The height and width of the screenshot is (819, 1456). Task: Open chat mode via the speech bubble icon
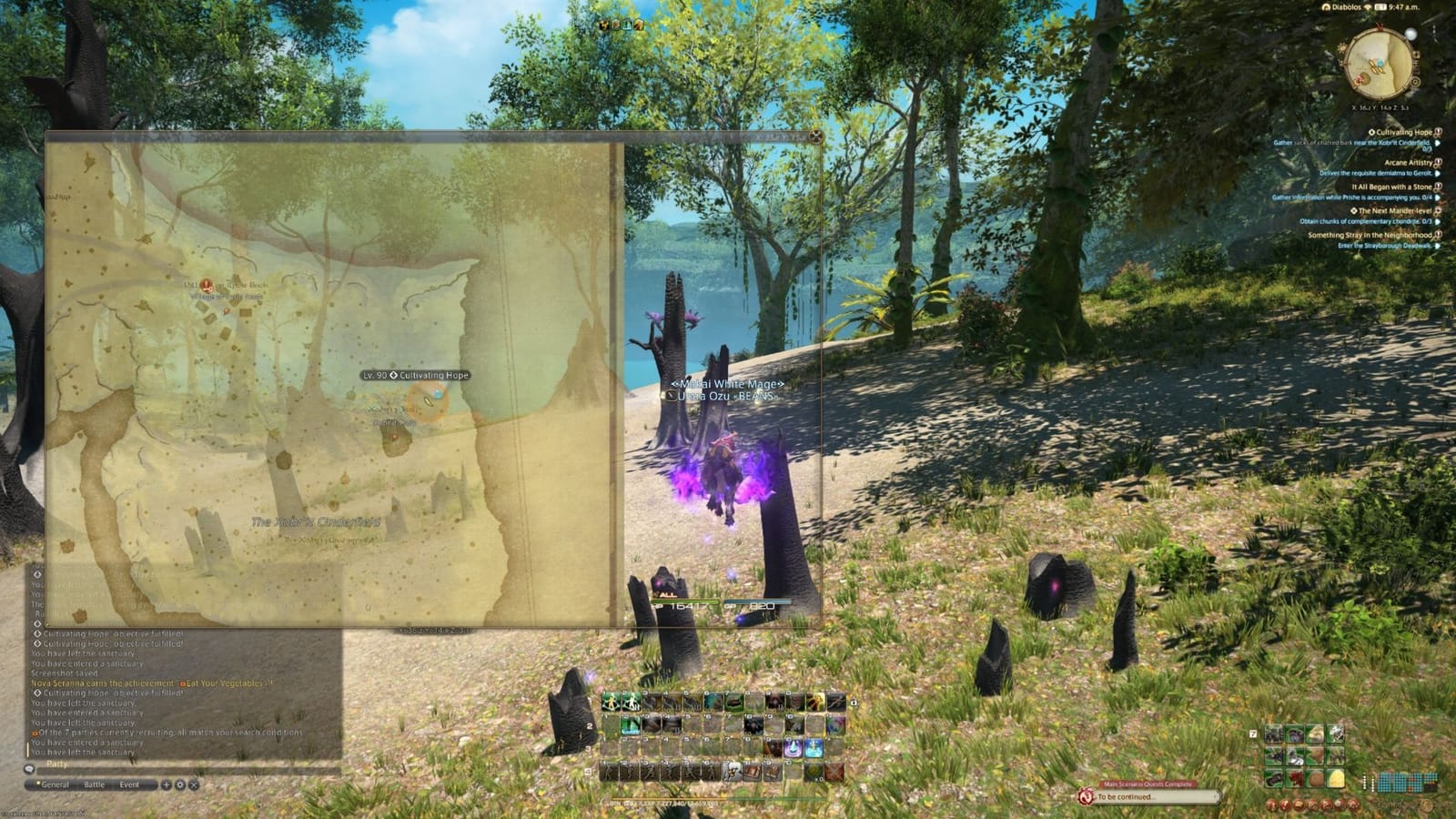pyautogui.click(x=31, y=770)
